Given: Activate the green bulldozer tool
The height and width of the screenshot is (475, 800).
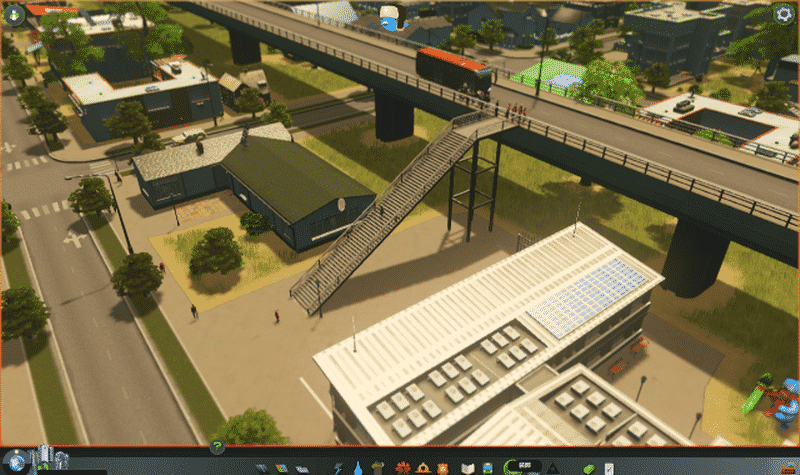Looking at the screenshot, I should [x=591, y=467].
